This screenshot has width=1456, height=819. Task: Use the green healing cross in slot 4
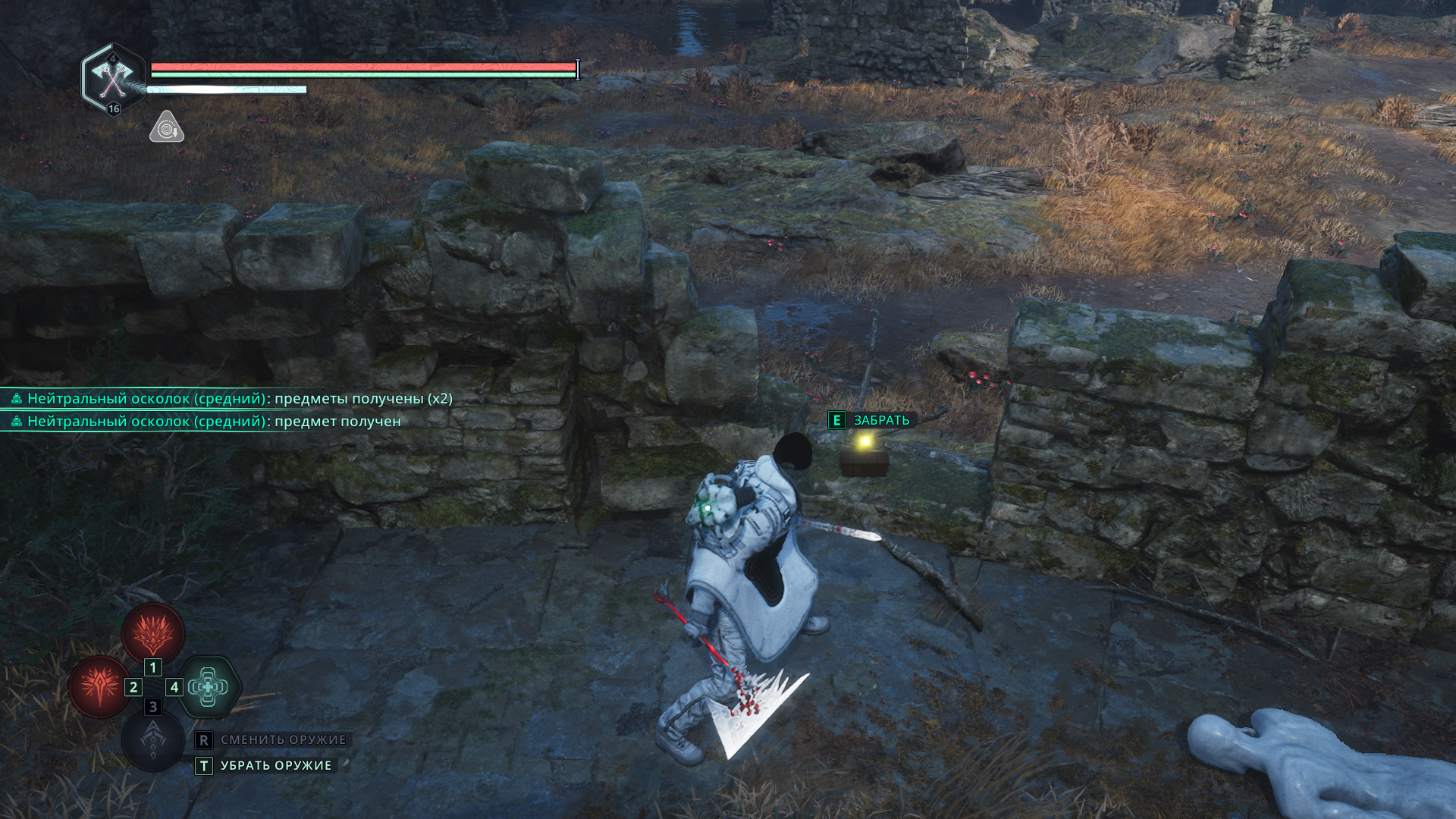coord(209,687)
